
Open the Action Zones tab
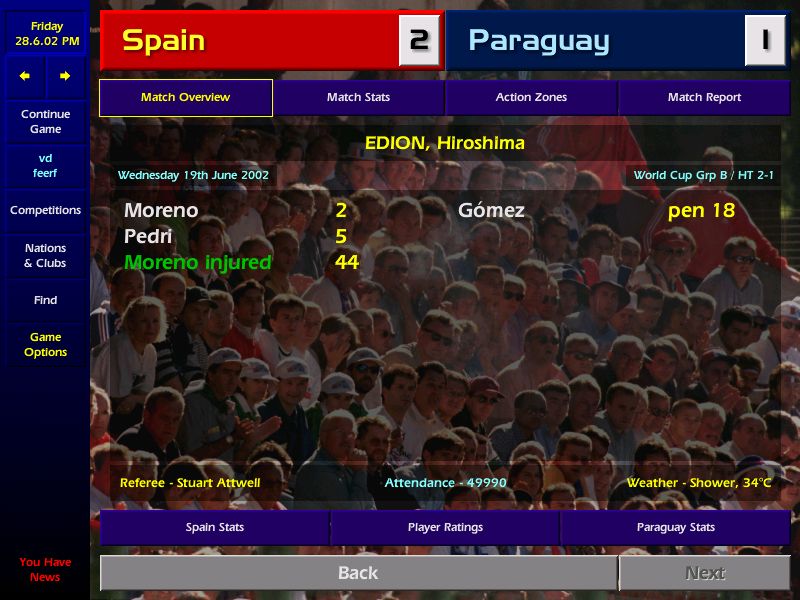(x=531, y=97)
